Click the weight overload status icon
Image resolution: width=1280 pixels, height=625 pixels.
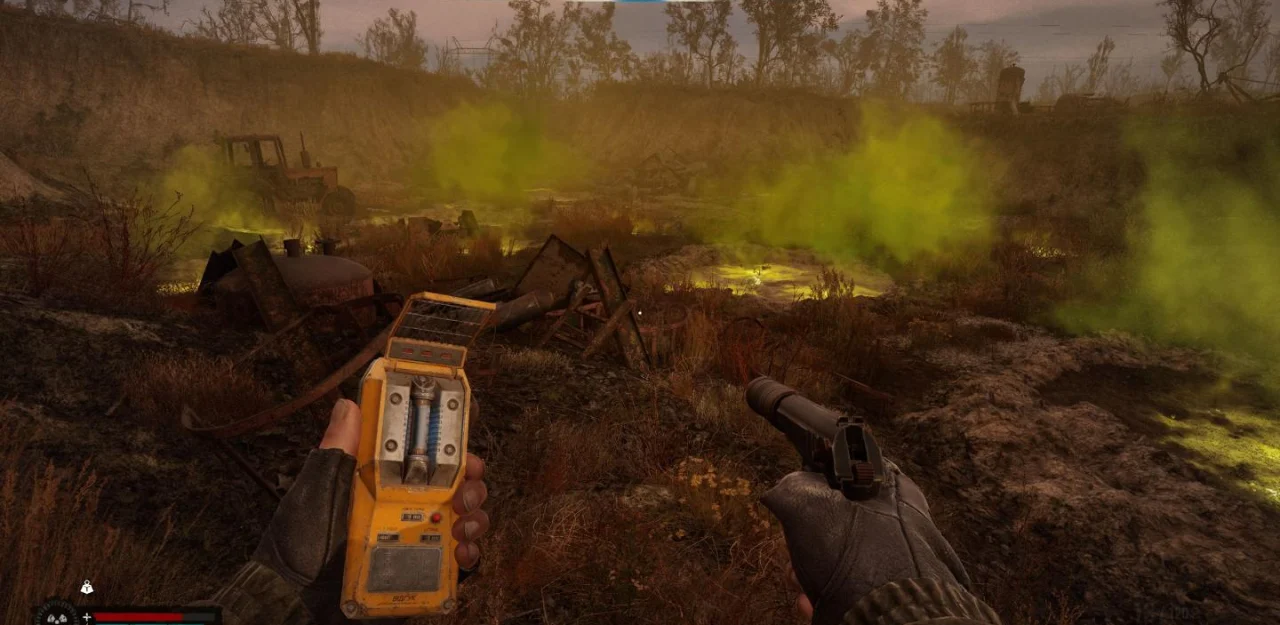(x=87, y=588)
